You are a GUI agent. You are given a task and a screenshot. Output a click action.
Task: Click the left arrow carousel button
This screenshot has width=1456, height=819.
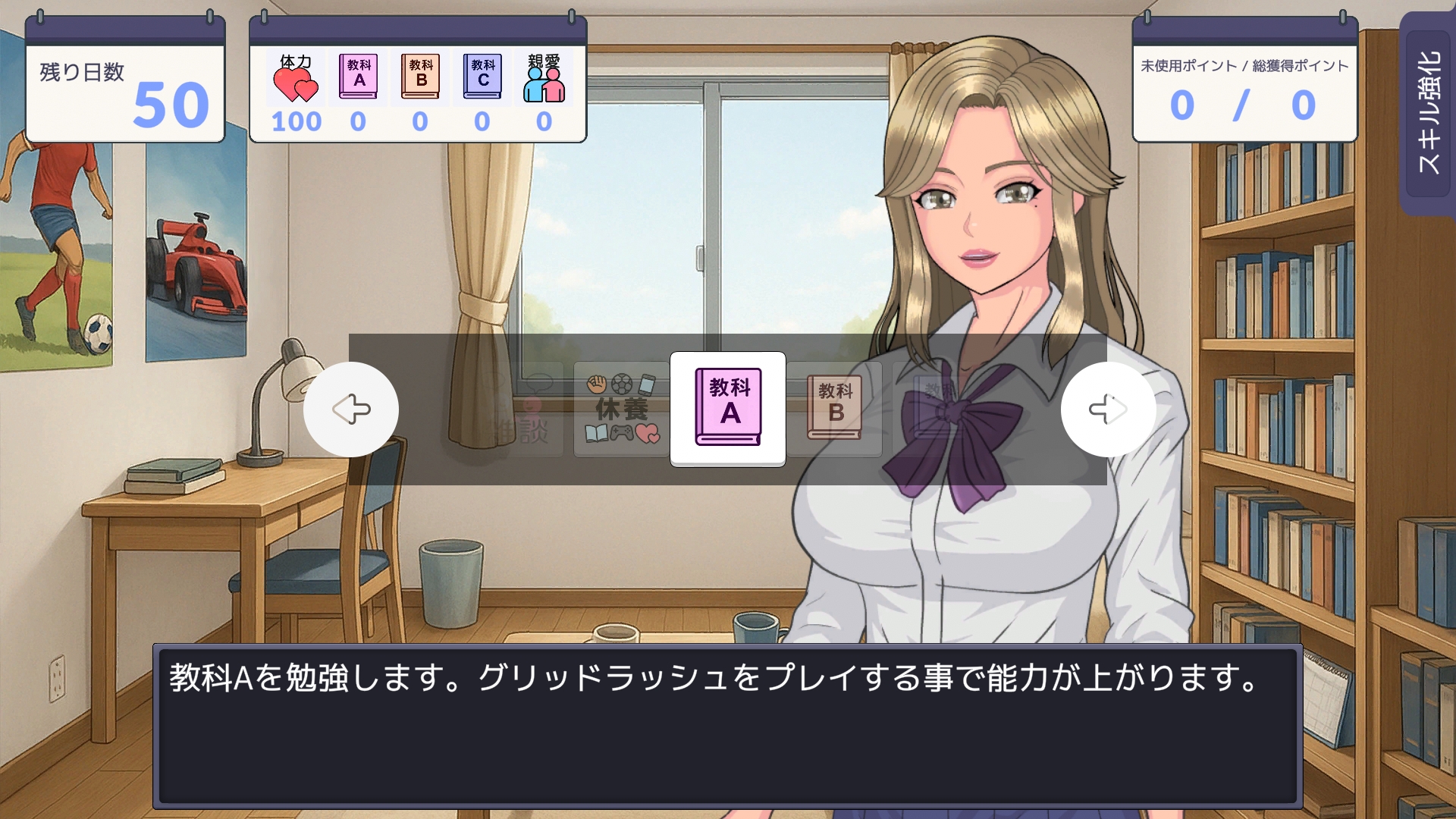click(x=351, y=409)
